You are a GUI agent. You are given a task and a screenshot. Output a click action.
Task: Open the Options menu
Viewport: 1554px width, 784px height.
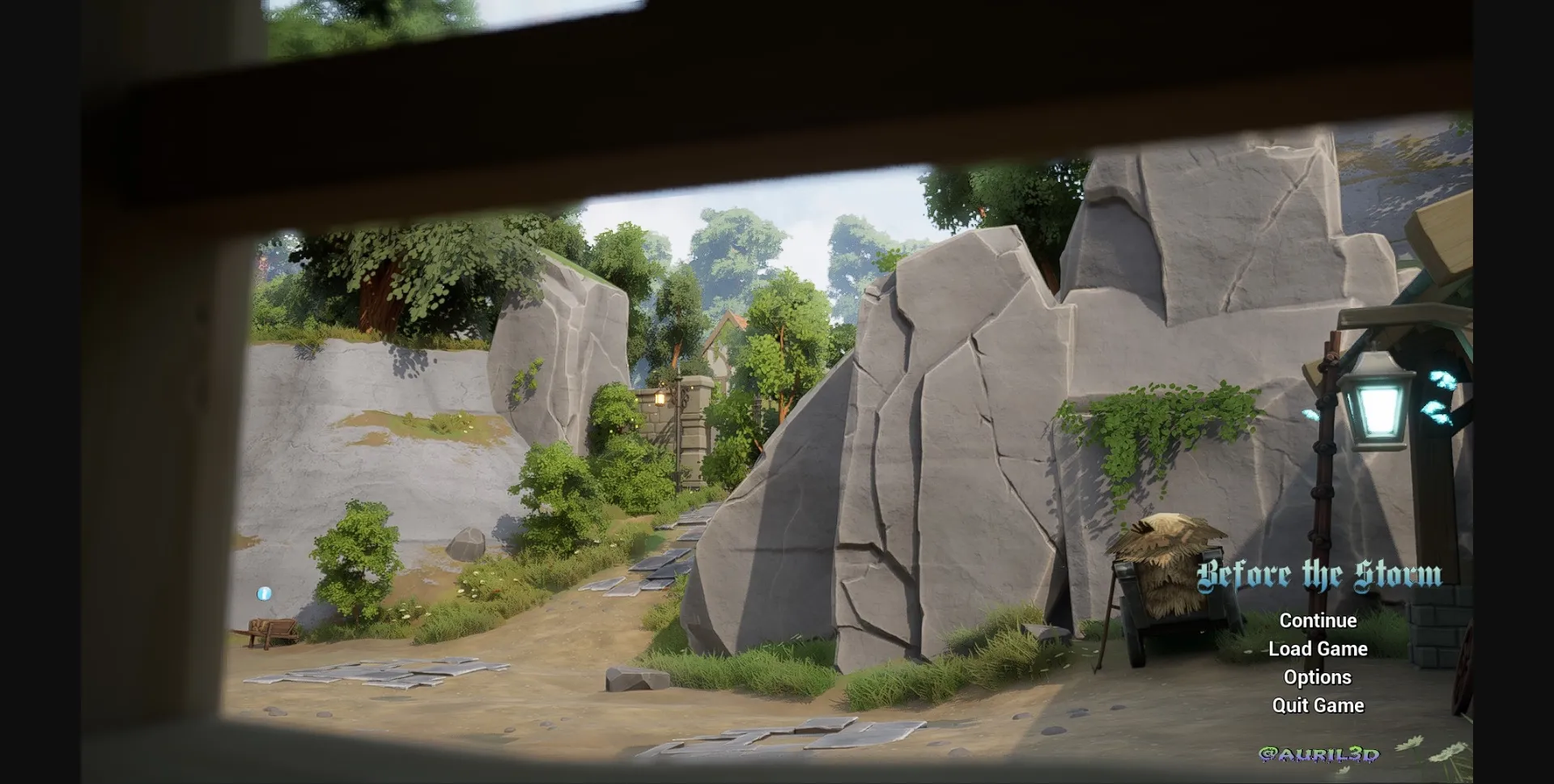point(1318,677)
